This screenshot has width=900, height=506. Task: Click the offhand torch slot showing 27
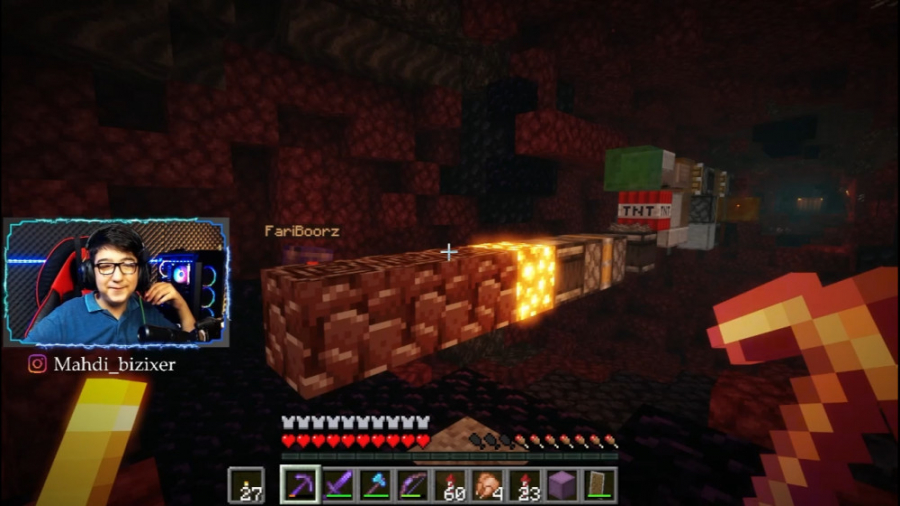coord(247,485)
